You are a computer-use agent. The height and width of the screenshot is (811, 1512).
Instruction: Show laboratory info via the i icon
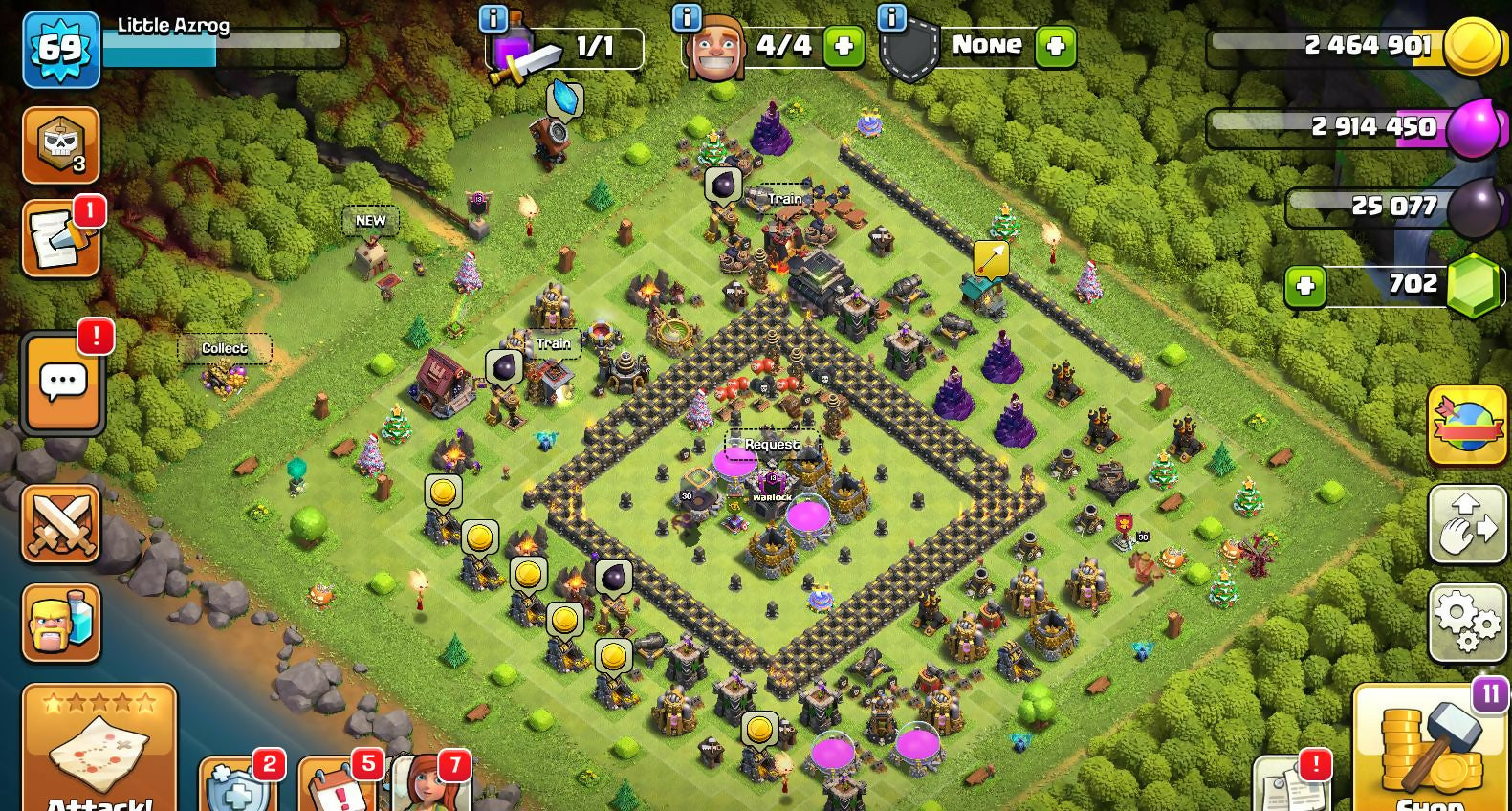(493, 17)
